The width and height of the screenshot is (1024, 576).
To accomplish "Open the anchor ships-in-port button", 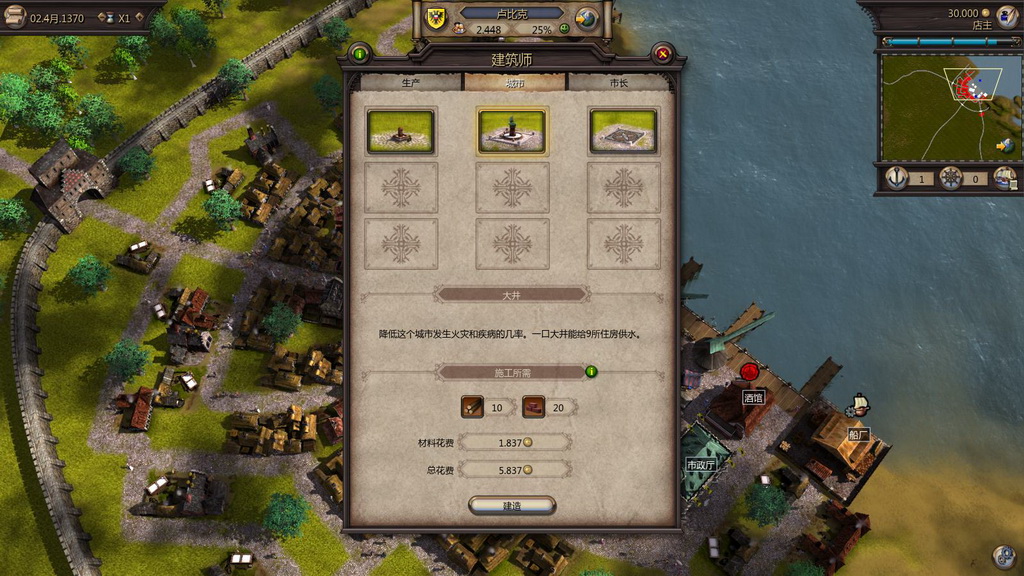I will coord(896,179).
